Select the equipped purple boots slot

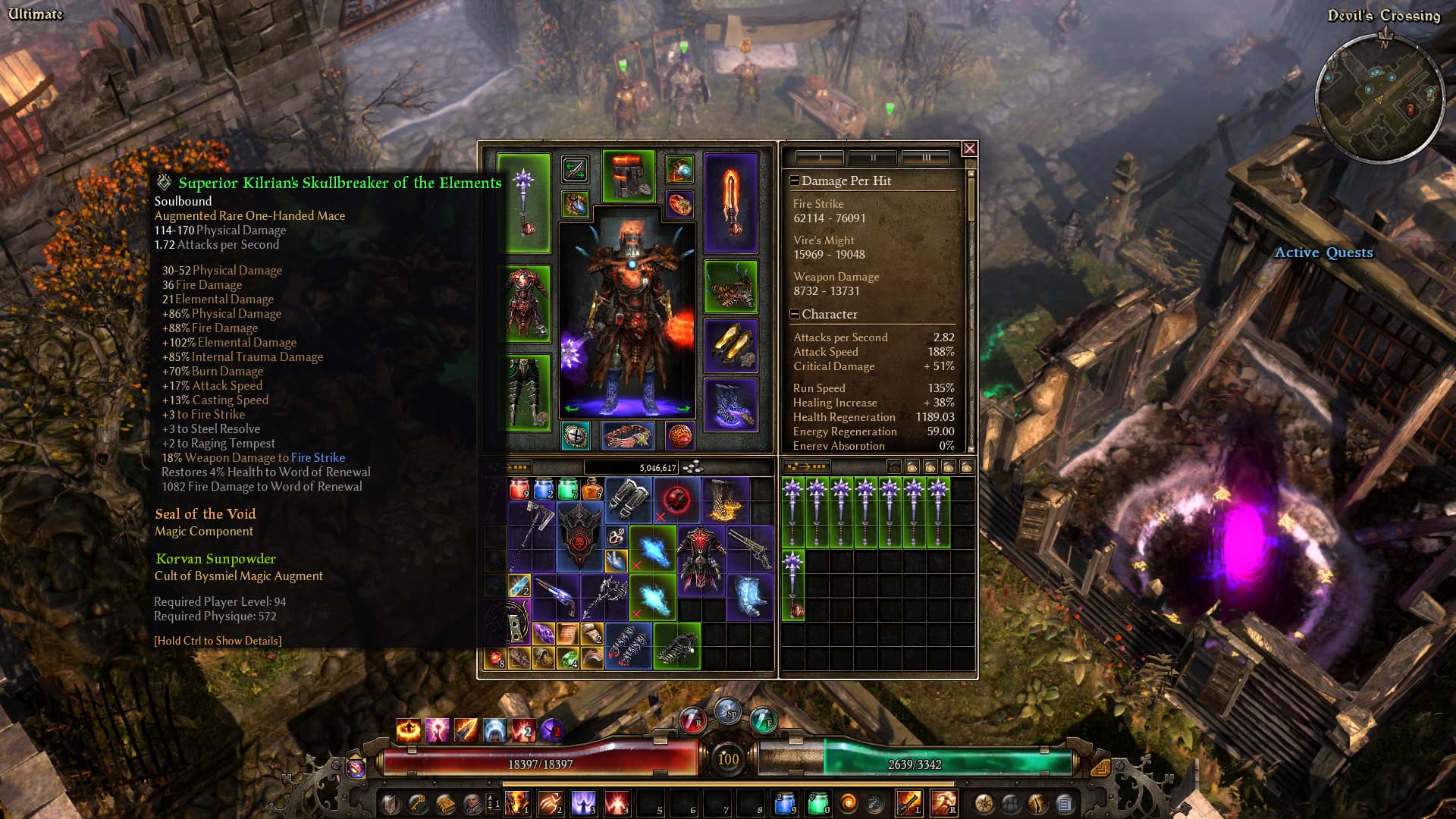click(x=730, y=404)
